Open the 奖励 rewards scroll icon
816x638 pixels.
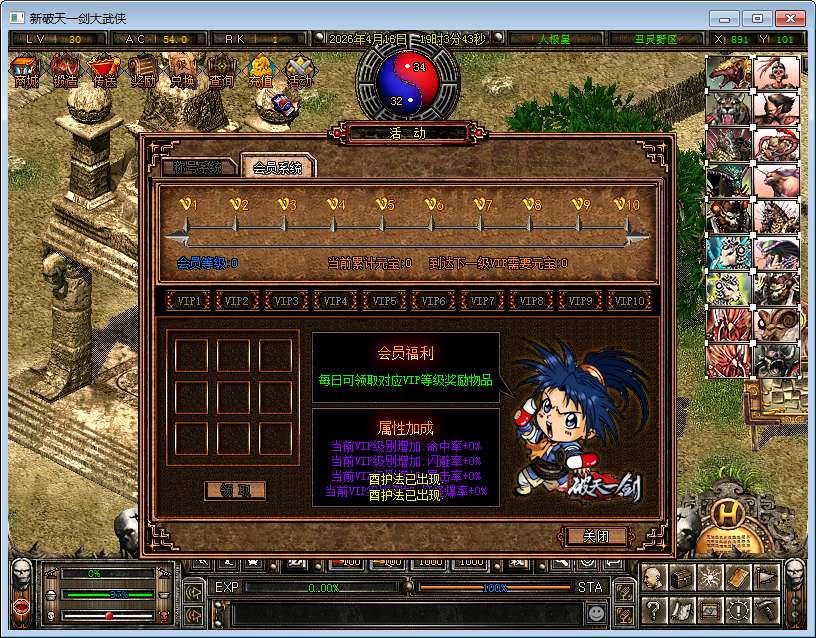[x=142, y=72]
